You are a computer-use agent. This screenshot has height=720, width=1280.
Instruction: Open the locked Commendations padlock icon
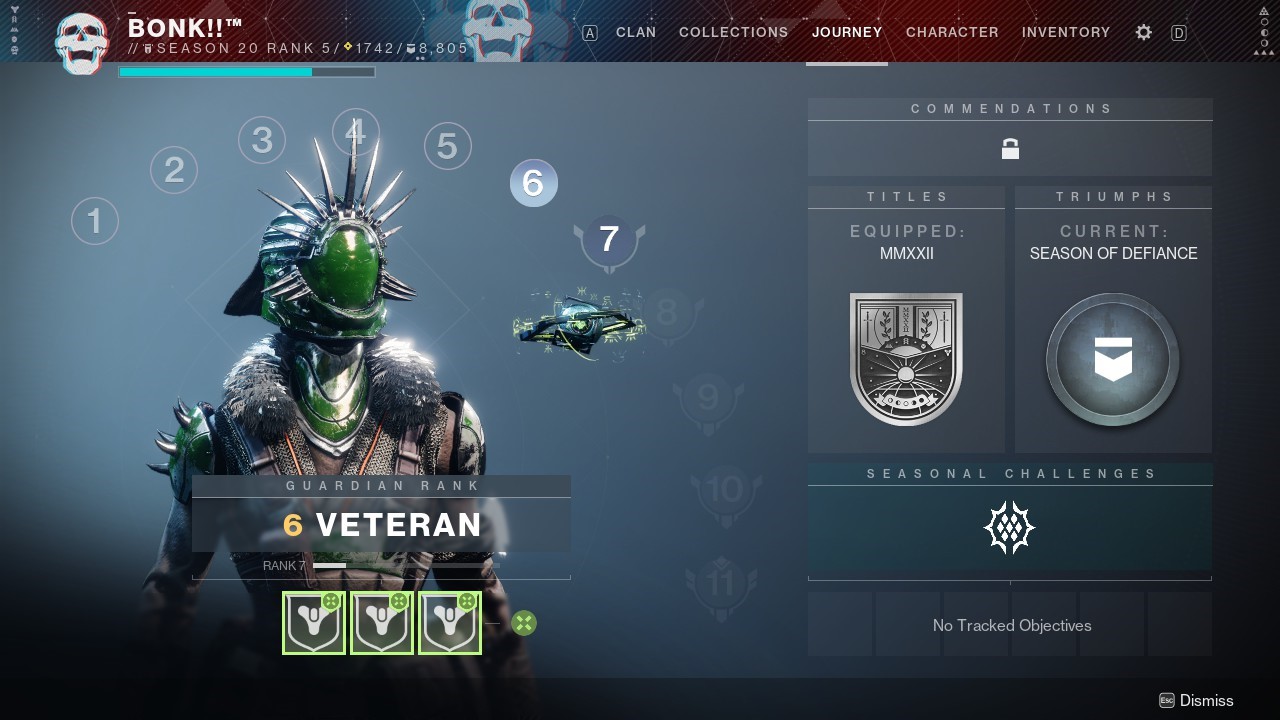pos(1010,148)
